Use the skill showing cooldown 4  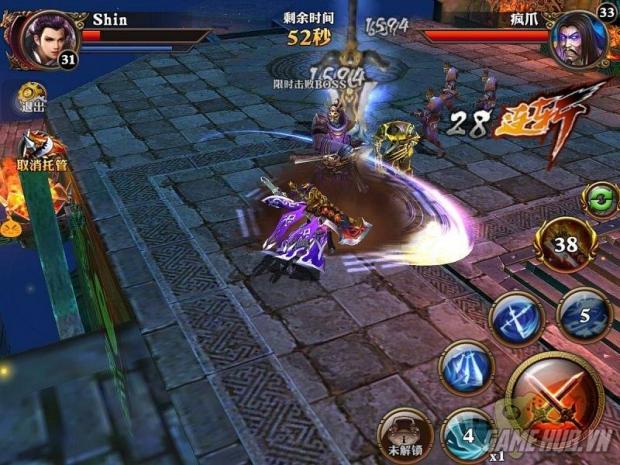pyautogui.click(x=468, y=436)
